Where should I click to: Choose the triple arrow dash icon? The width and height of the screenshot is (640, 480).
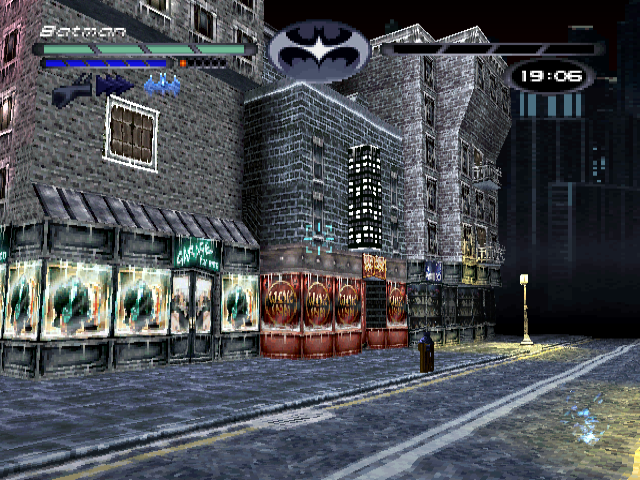(115, 86)
